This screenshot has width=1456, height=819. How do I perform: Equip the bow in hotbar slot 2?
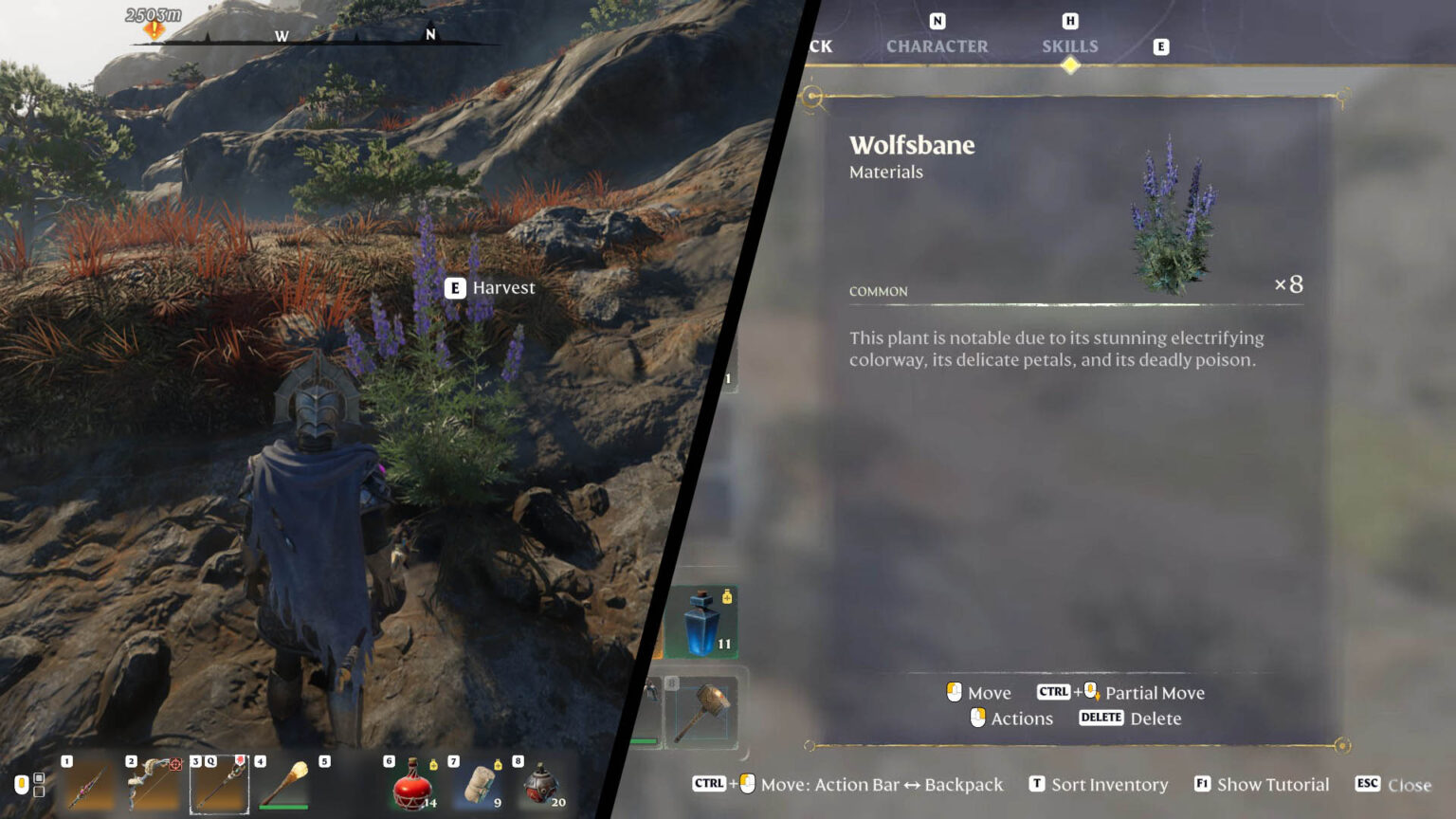click(x=152, y=784)
